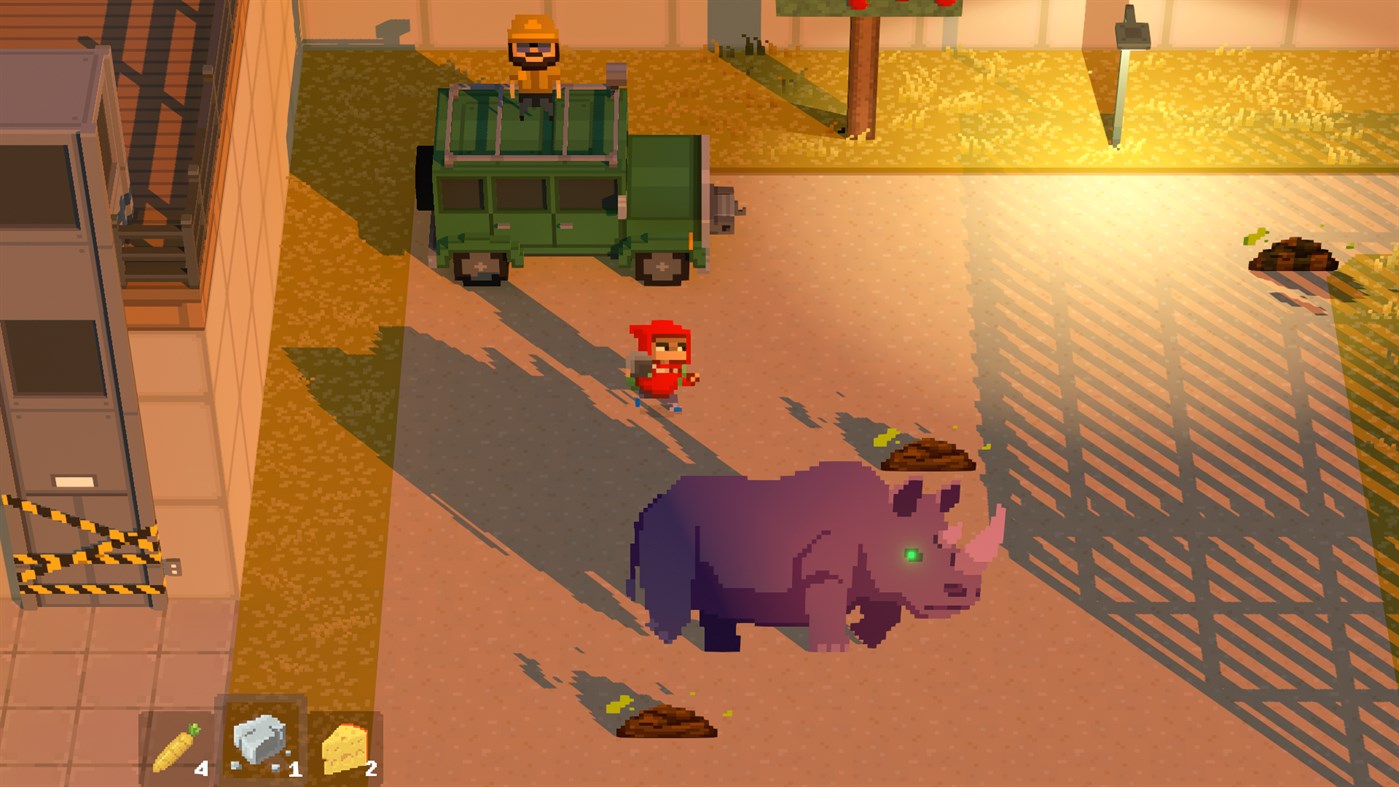Viewport: 1399px width, 787px height.
Task: Click the cheese quantity counter showing 2
Action: tap(369, 768)
